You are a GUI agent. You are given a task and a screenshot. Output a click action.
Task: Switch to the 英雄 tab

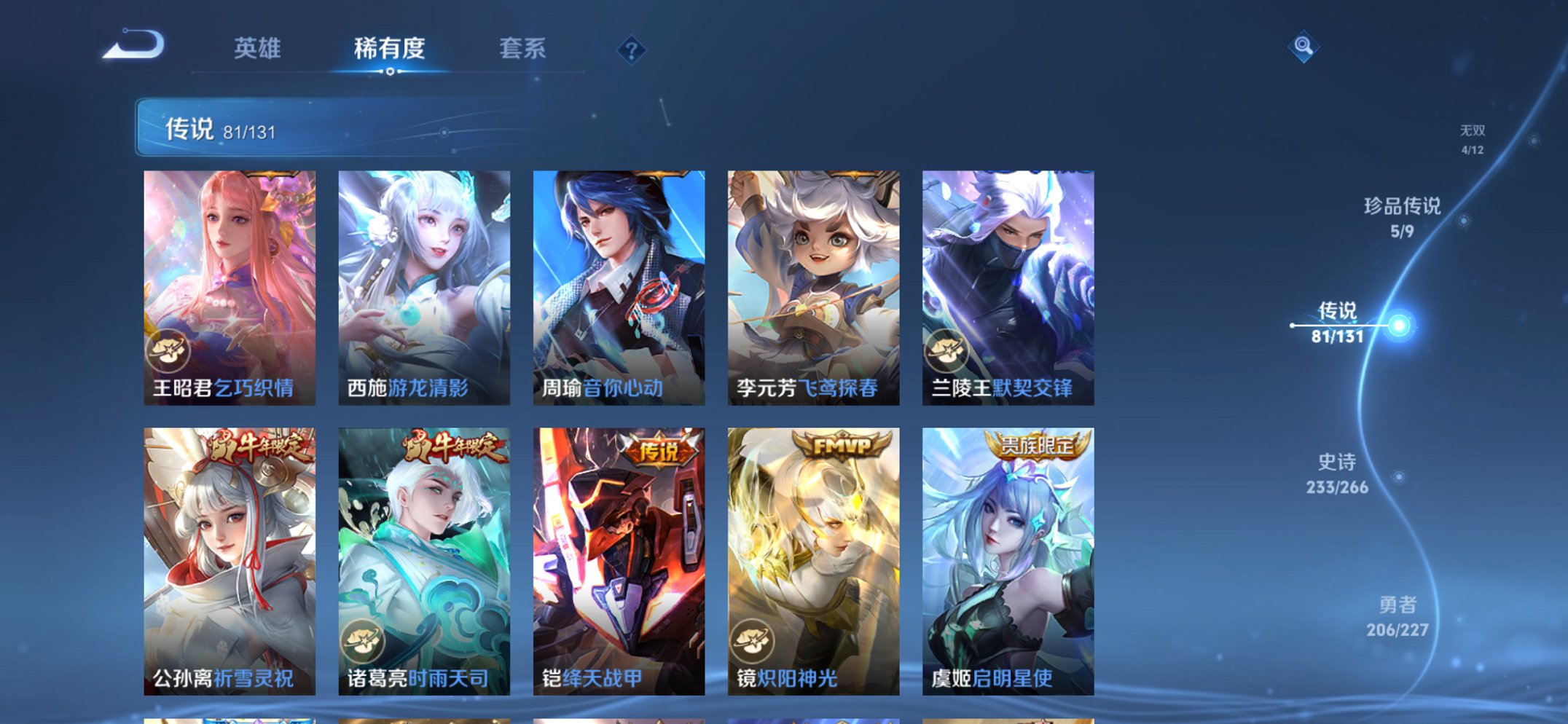coord(259,48)
